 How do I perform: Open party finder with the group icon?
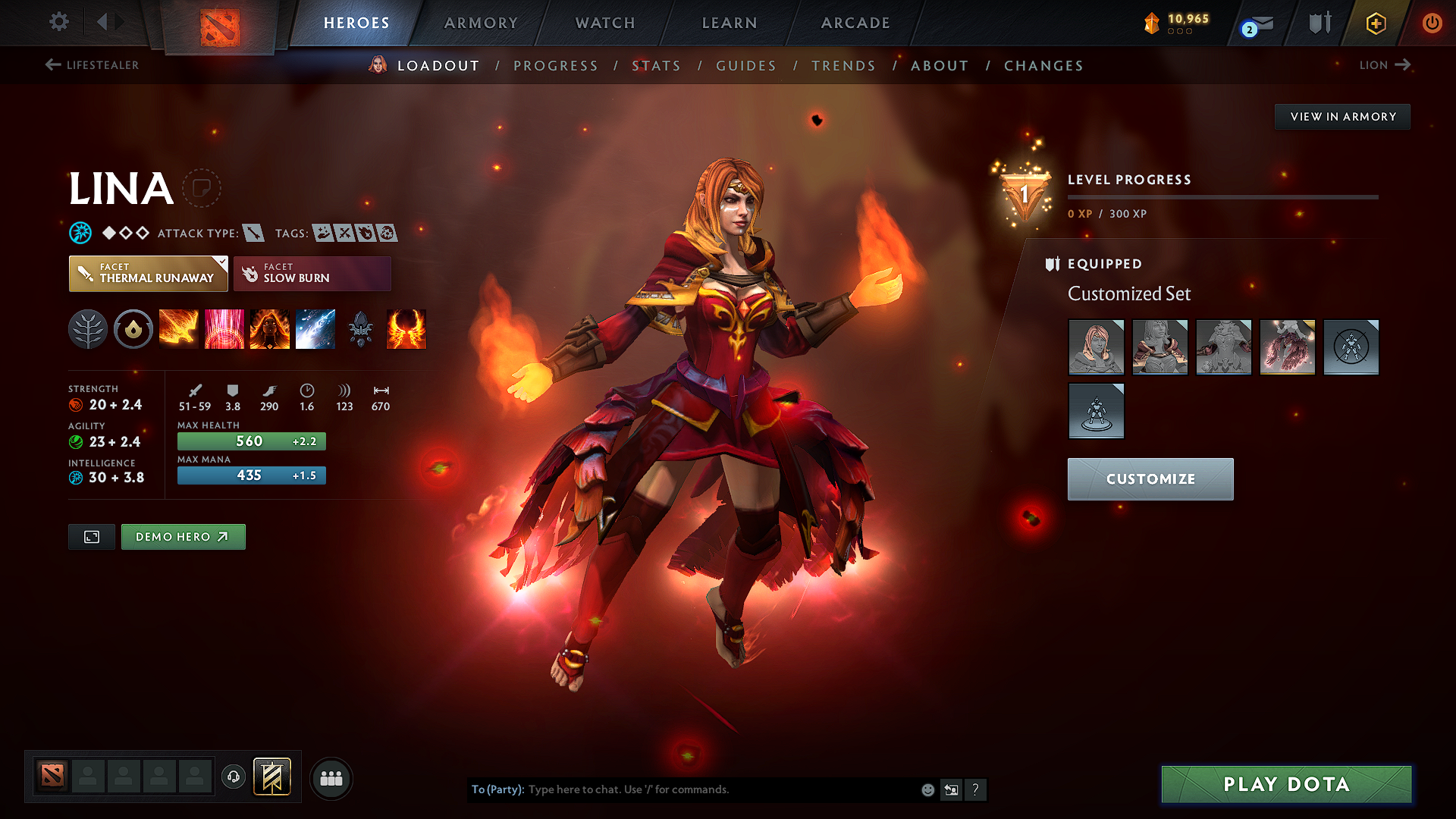[x=331, y=778]
